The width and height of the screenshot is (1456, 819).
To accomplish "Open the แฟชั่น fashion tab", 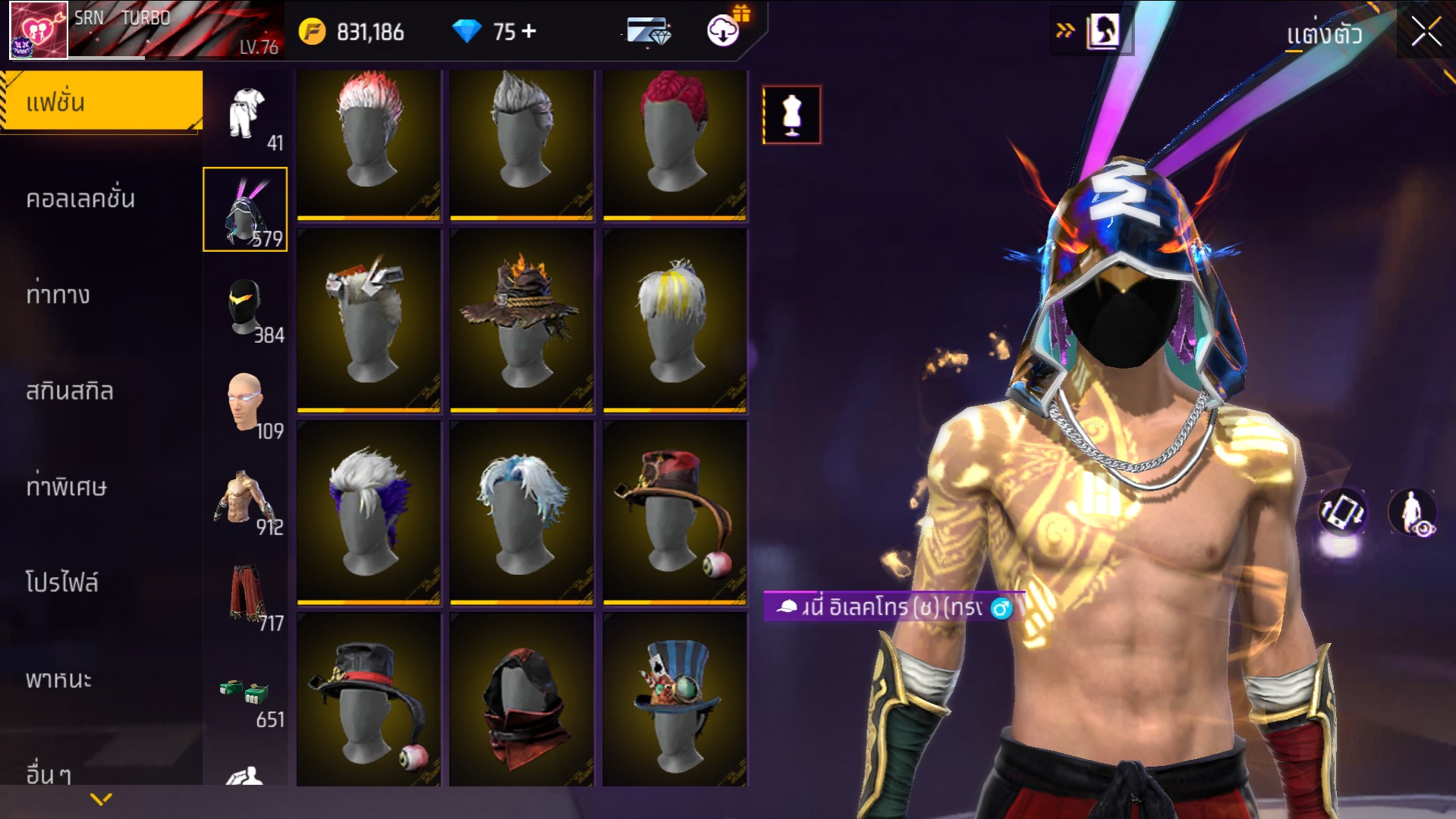I will (x=102, y=102).
